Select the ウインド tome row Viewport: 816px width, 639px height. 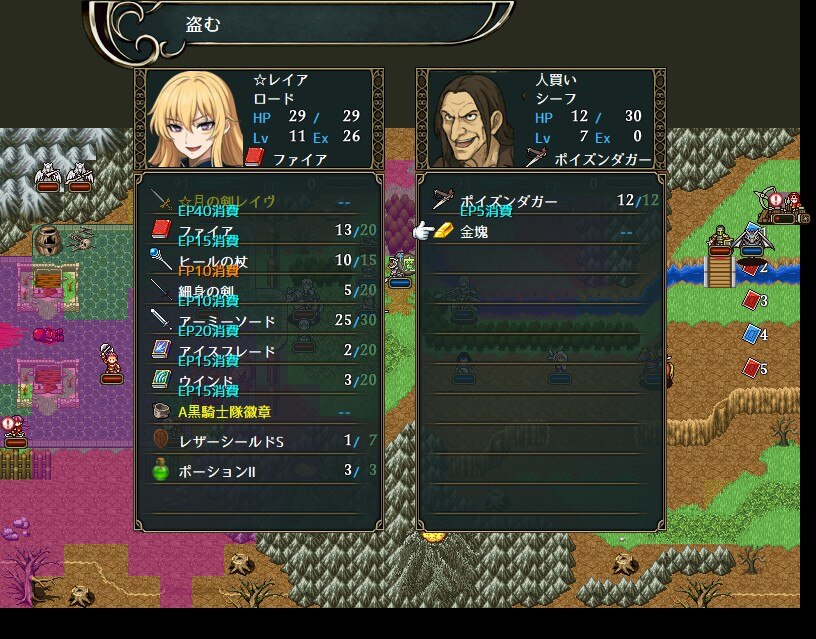(258, 381)
